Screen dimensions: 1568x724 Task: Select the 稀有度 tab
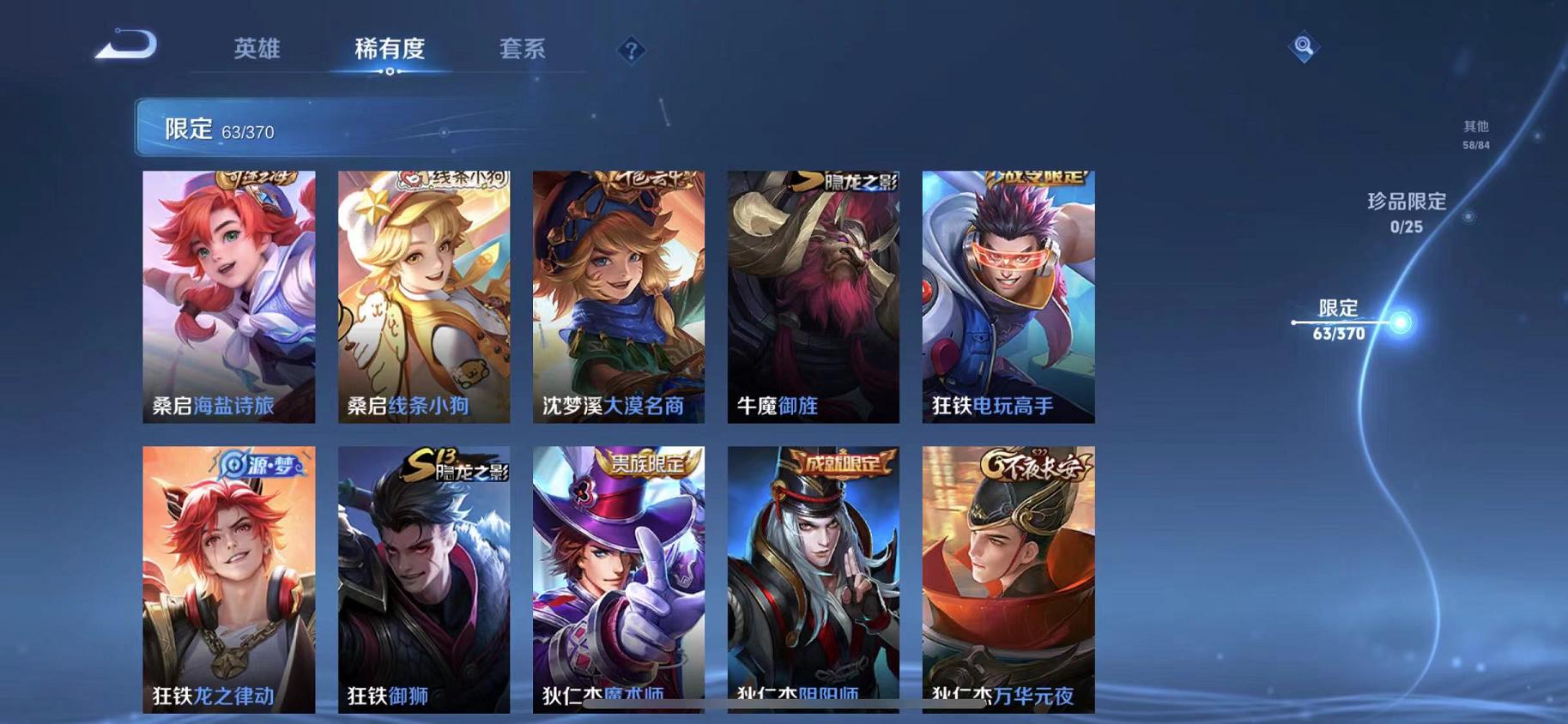(390, 49)
